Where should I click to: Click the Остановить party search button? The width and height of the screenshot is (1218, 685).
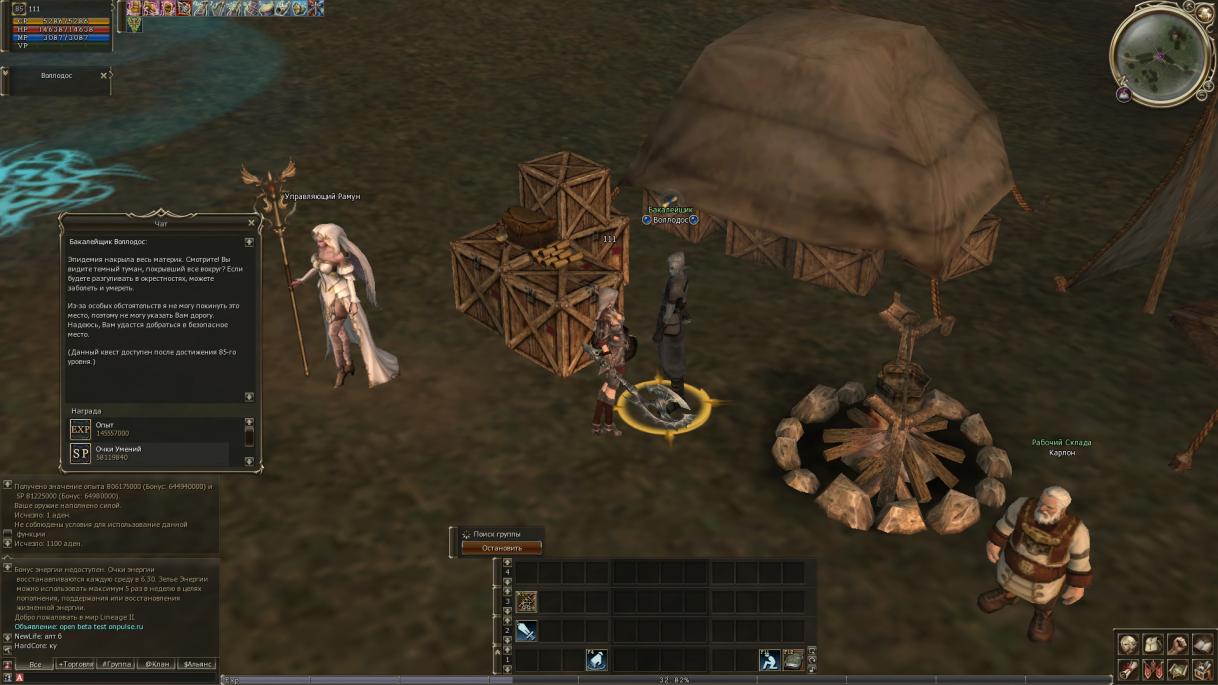pyautogui.click(x=501, y=548)
